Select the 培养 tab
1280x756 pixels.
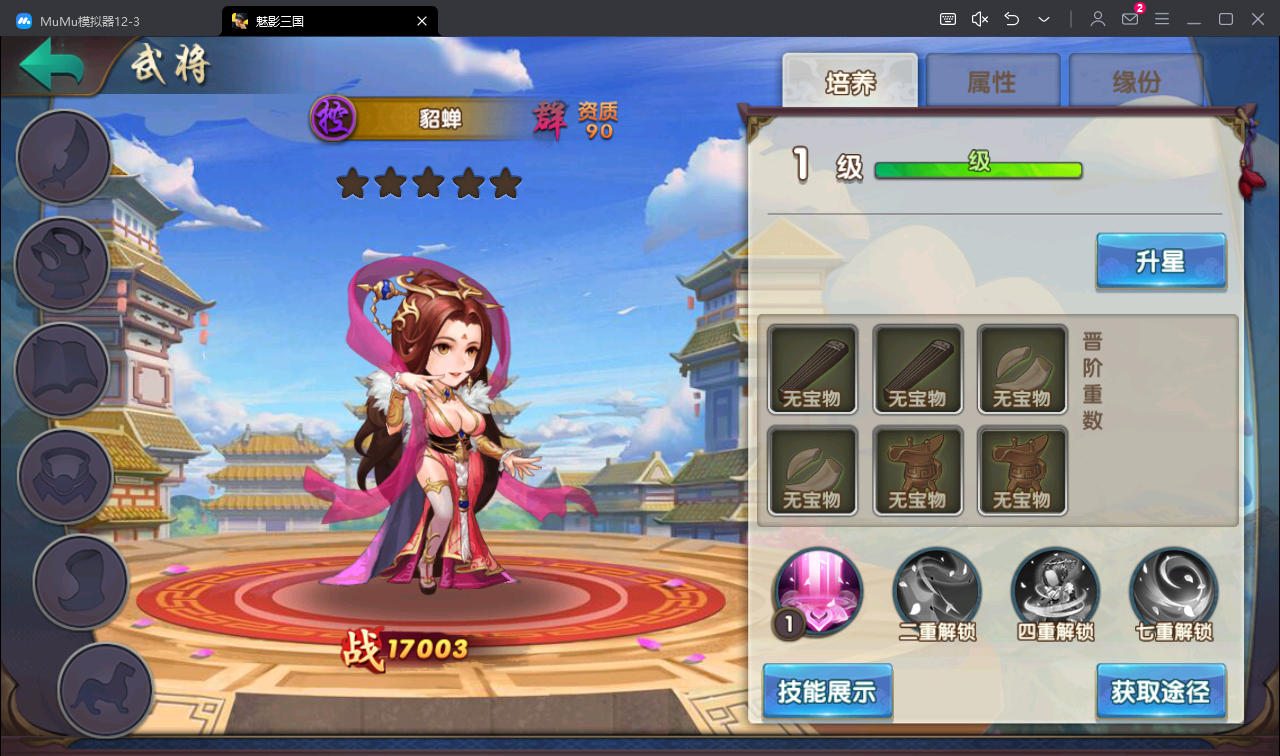tap(850, 82)
